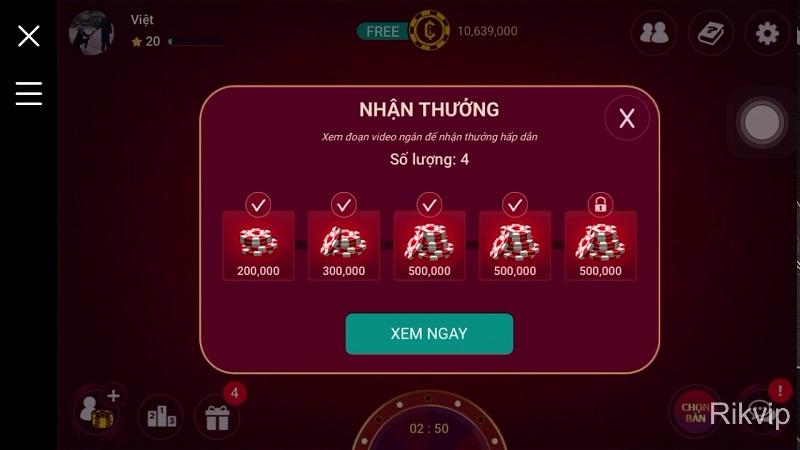
Task: Open the hamburger menu on sidebar
Action: tap(29, 93)
